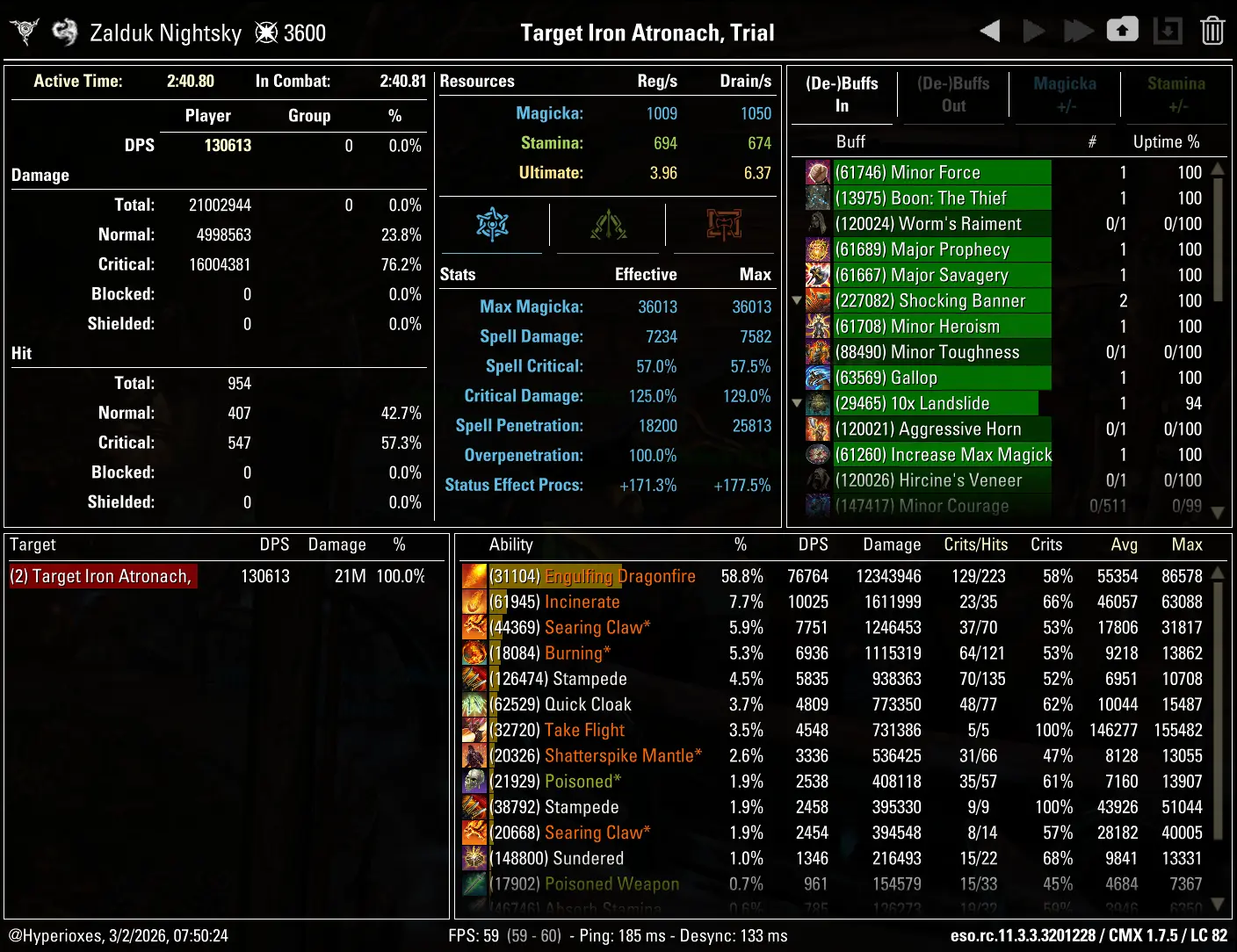This screenshot has height=952, width=1237.
Task: Switch to the (De-)Buffs In tab
Action: click(842, 94)
